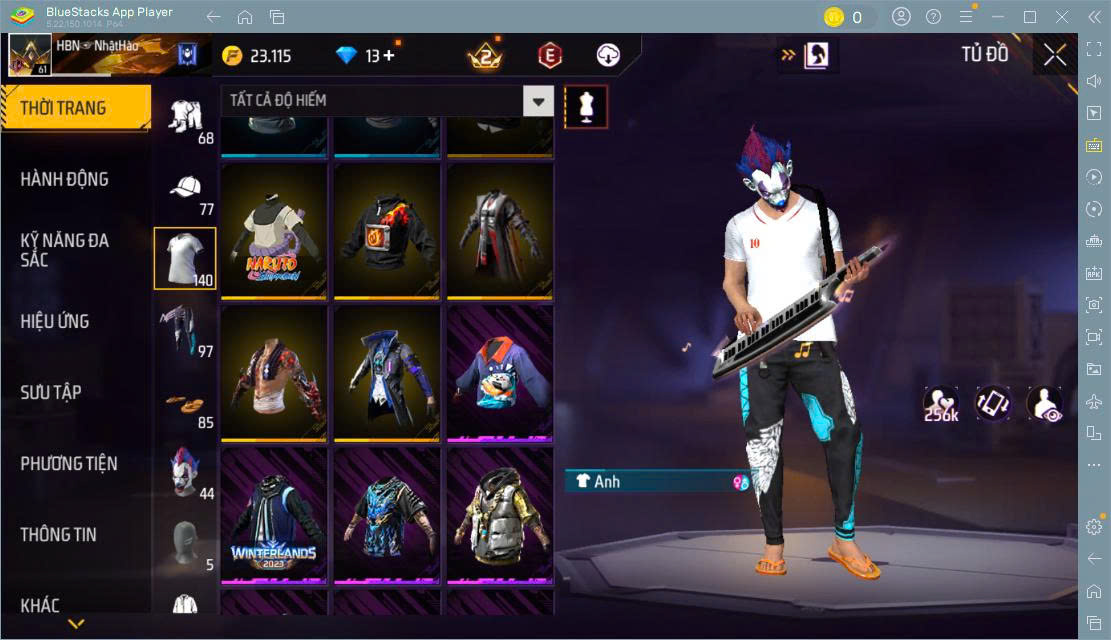
Task: Toggle the character view eye icon
Action: pyautogui.click(x=1045, y=403)
